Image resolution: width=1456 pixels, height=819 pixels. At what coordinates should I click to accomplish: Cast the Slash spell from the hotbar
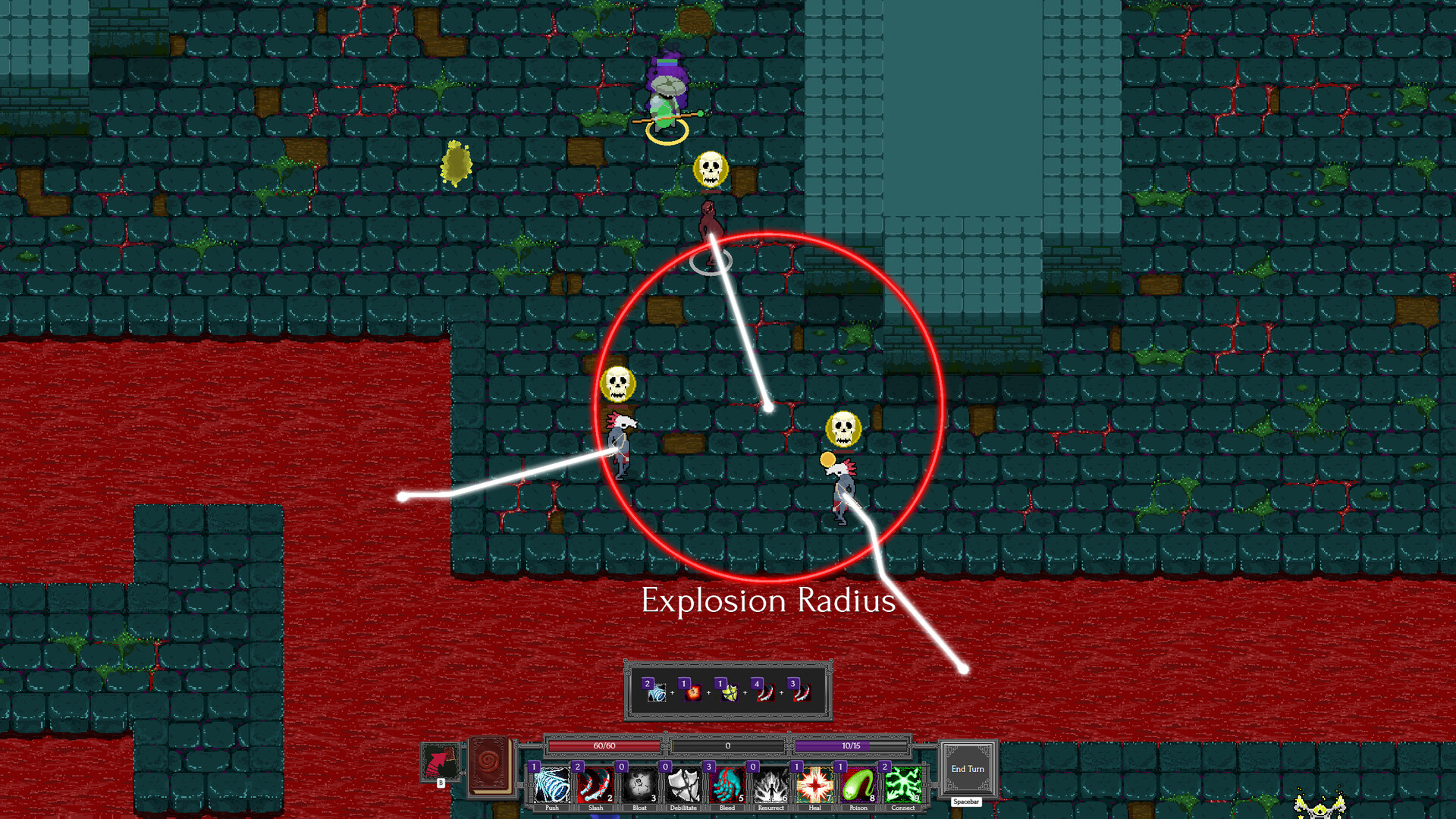[595, 785]
